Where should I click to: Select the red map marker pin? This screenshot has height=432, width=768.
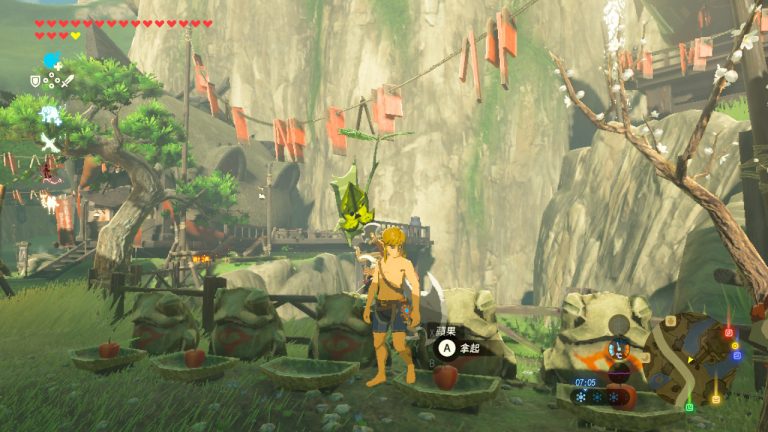point(728,333)
